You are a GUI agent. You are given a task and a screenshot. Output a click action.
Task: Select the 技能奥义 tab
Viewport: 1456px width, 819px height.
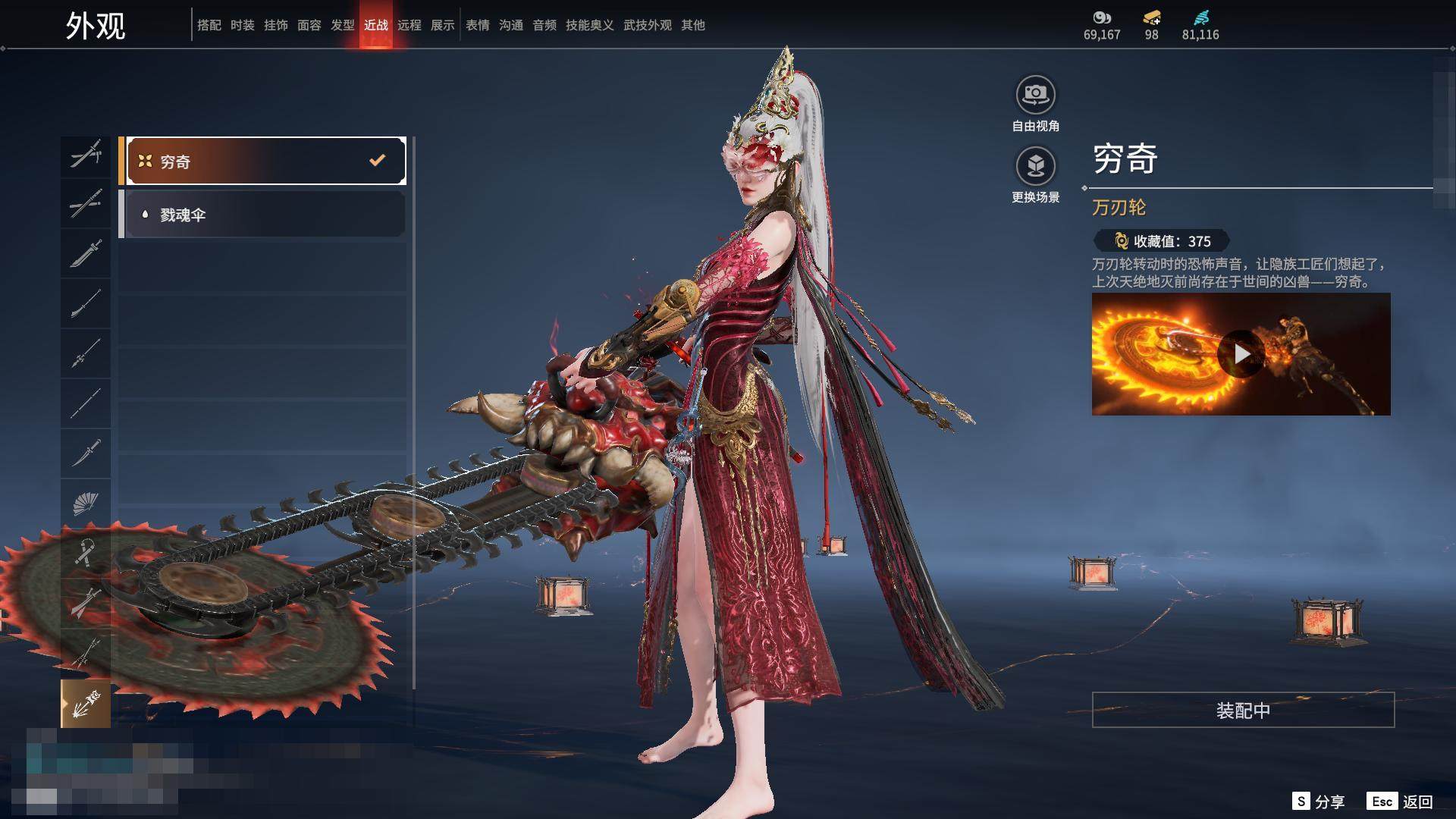coord(590,25)
